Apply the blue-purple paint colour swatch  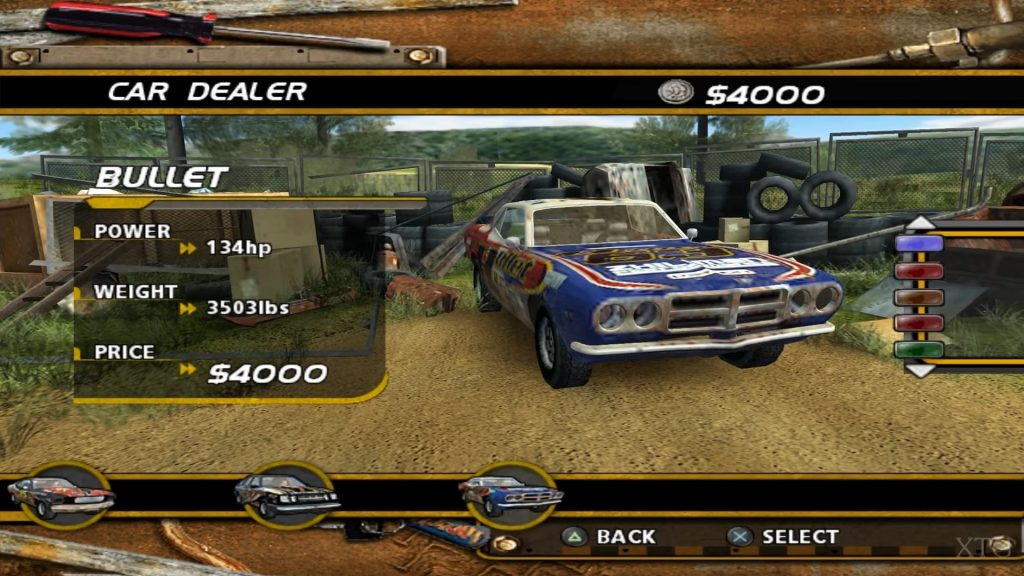point(919,243)
